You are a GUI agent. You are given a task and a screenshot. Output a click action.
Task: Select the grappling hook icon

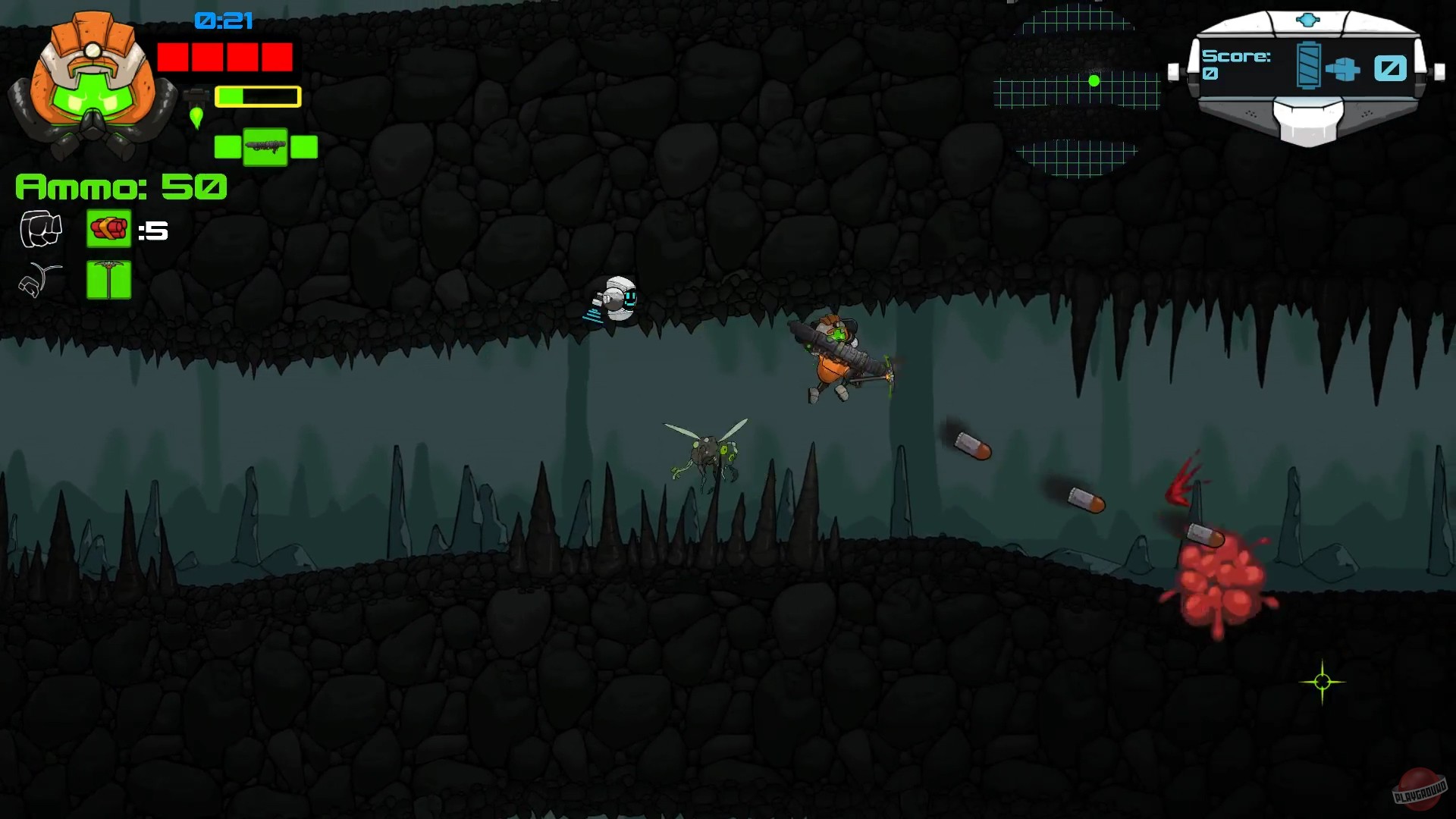tap(39, 278)
